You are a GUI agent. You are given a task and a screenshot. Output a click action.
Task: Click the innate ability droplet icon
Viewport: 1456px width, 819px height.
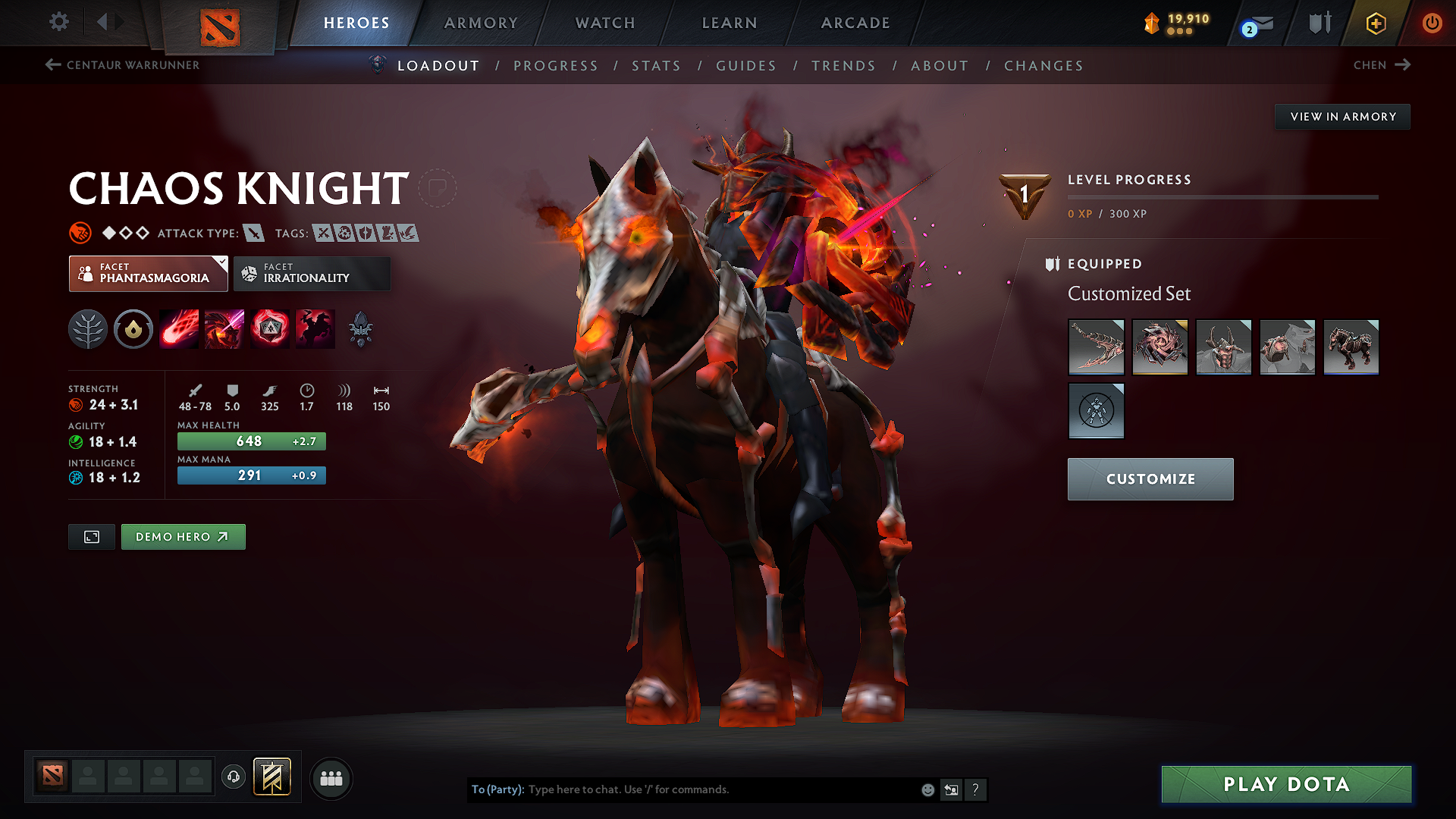[x=133, y=328]
